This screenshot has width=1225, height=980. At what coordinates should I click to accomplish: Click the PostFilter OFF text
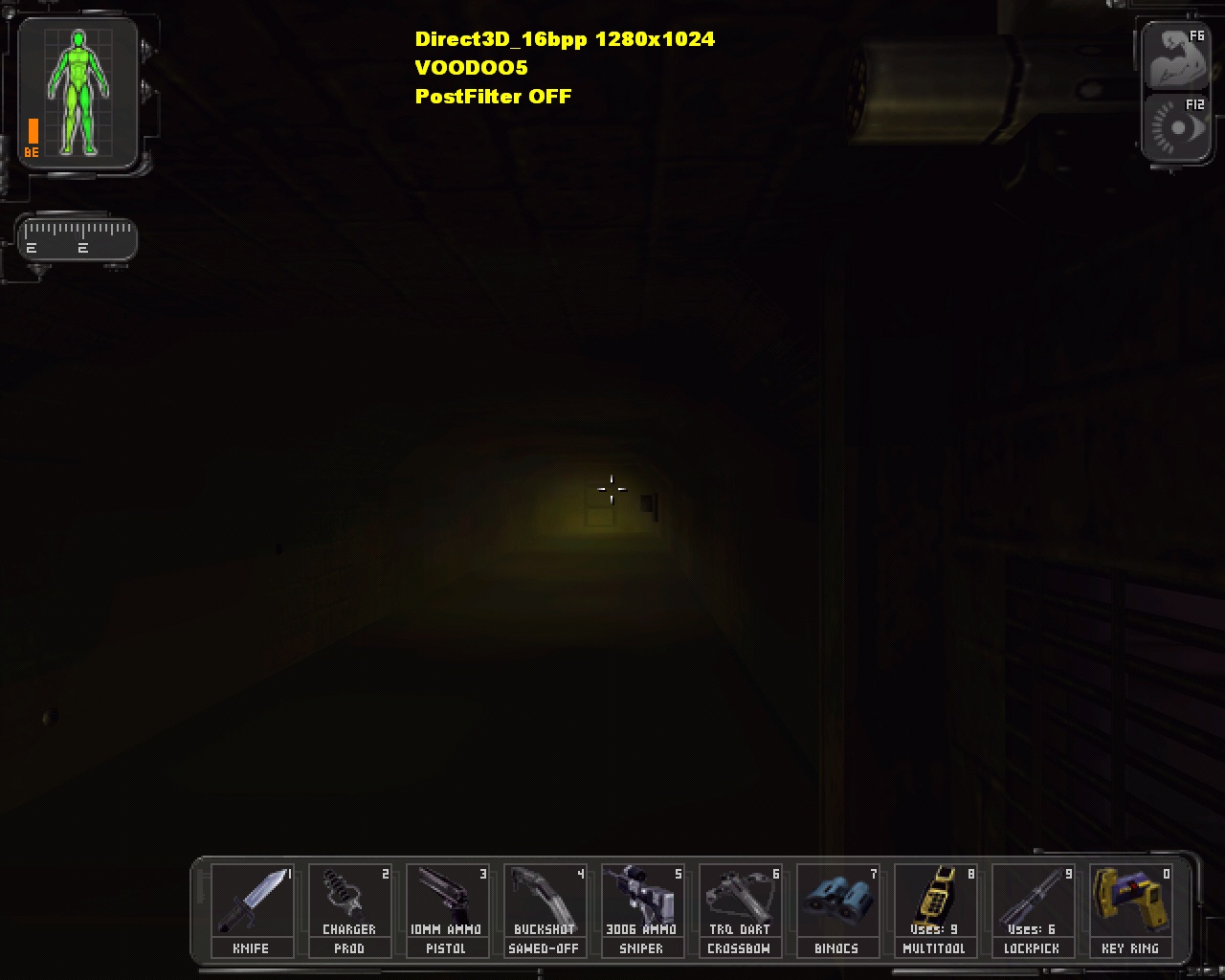492,97
